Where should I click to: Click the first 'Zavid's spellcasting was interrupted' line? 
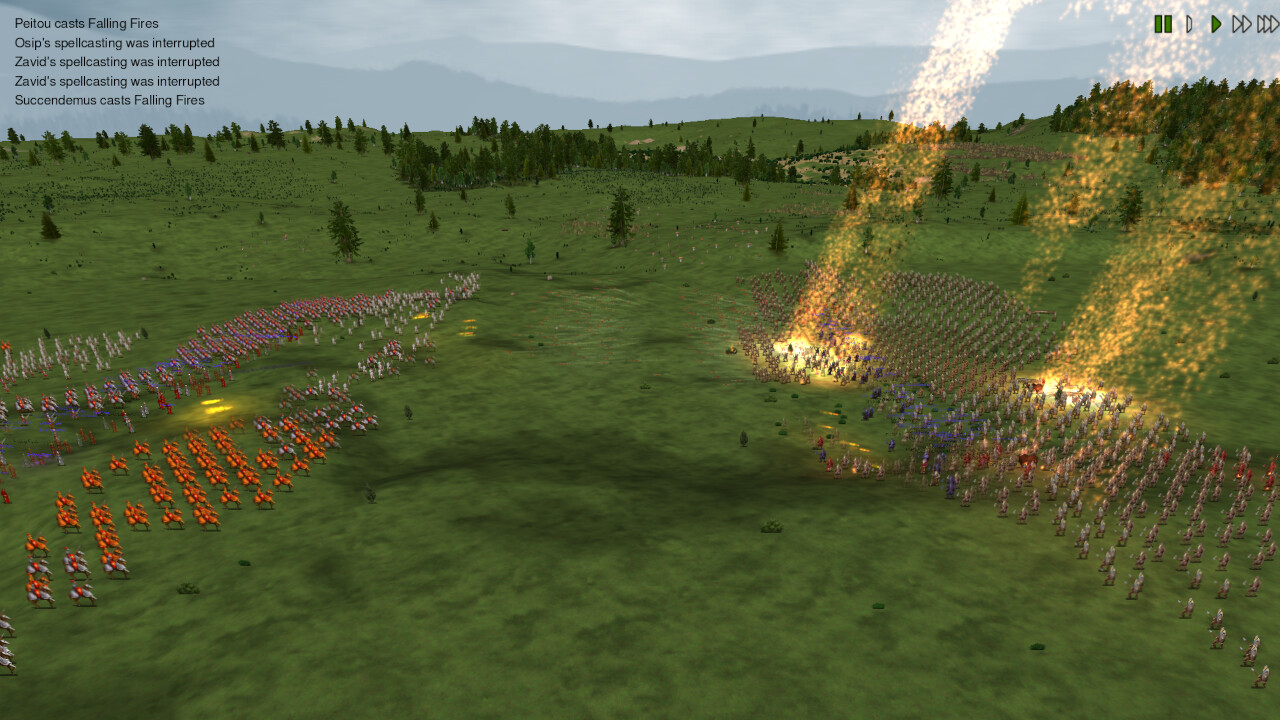116,62
